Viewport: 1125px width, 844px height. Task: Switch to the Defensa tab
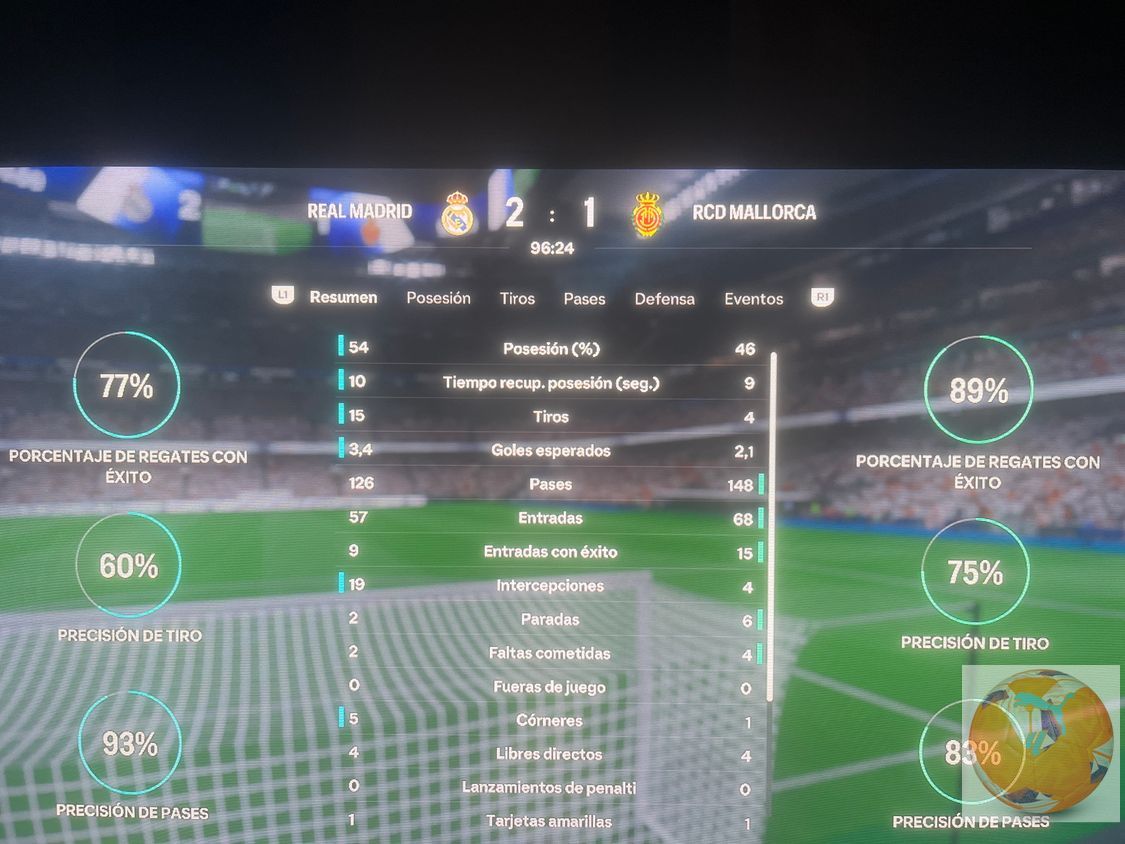[664, 299]
